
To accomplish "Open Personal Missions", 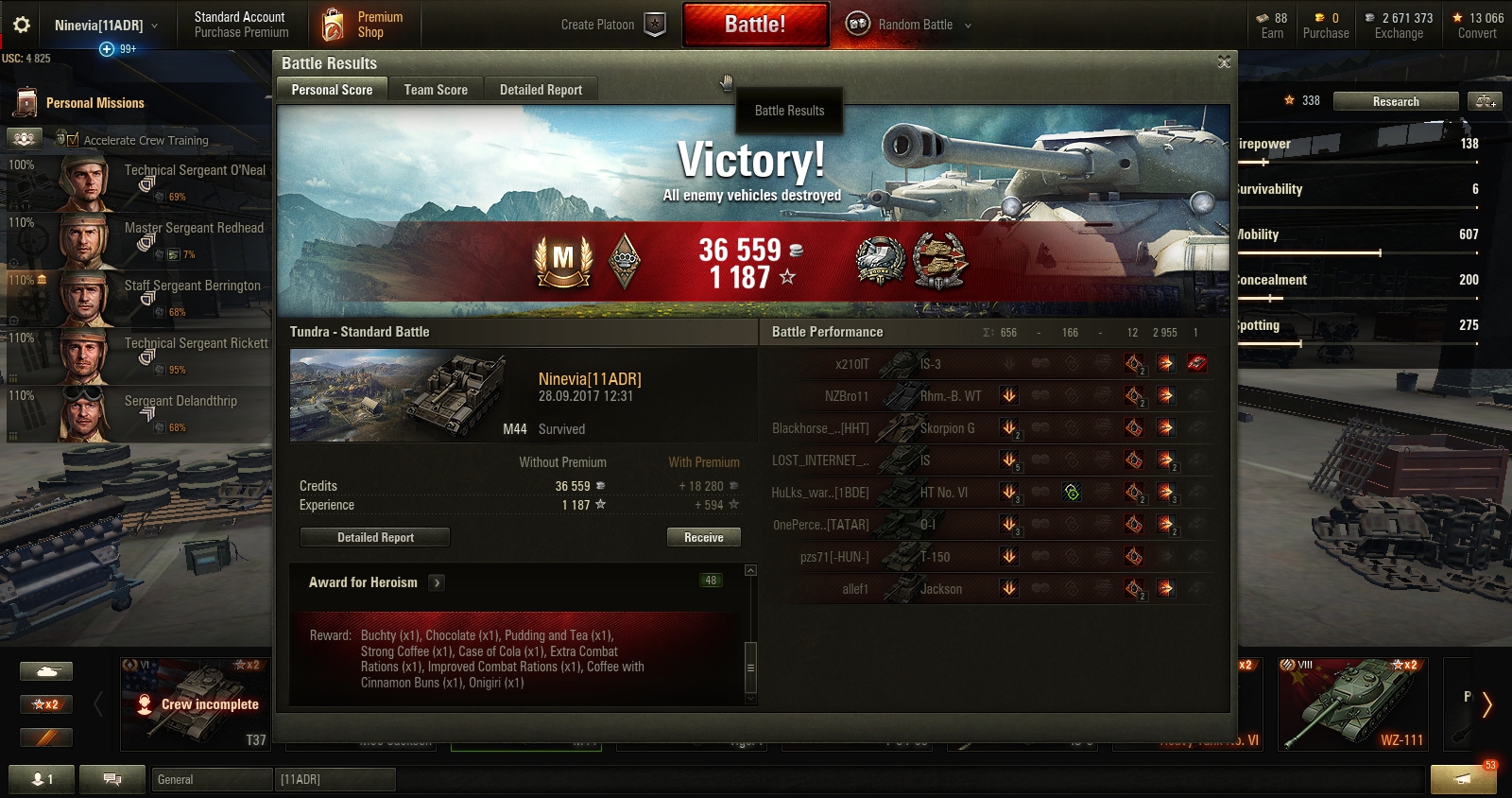I will 94,103.
